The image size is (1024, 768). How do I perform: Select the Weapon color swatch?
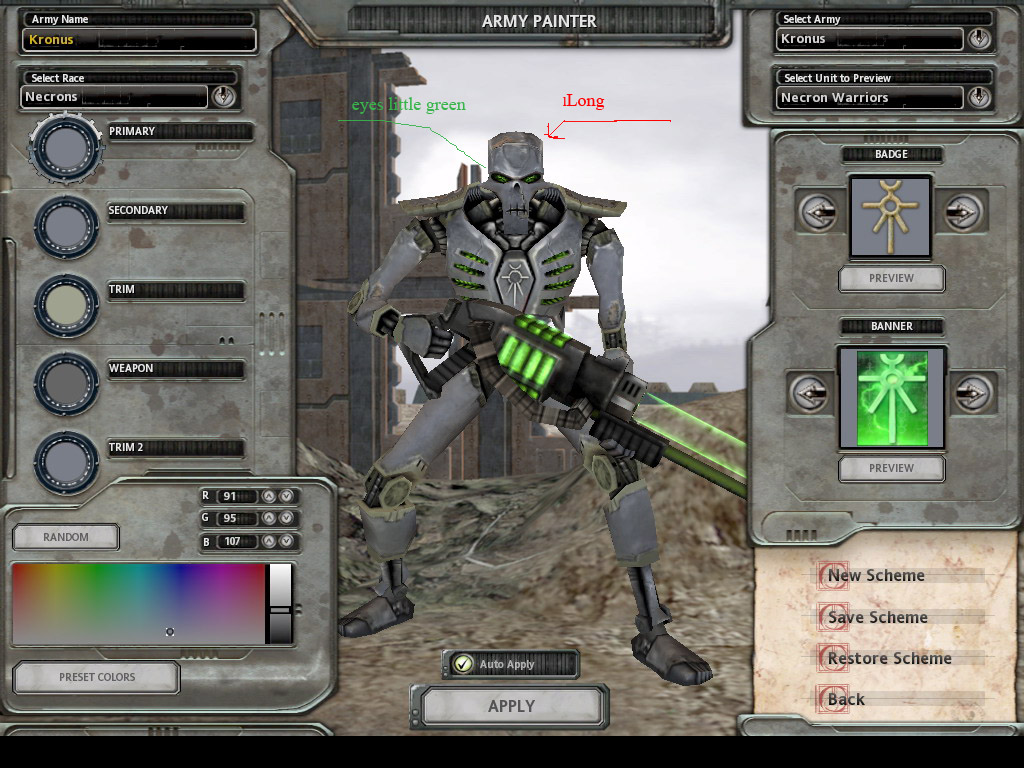pos(67,382)
